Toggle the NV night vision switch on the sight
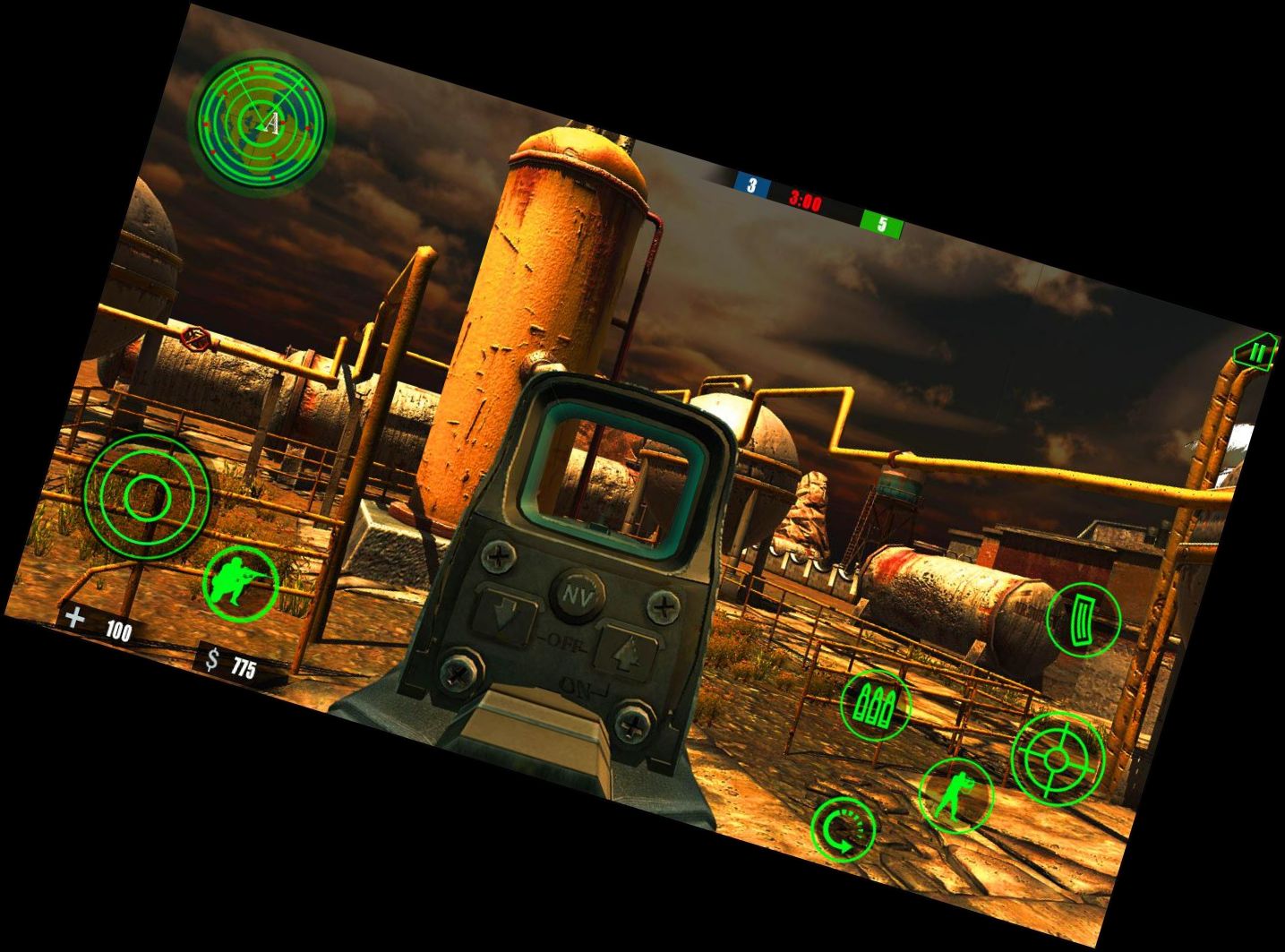This screenshot has height=952, width=1285. [576, 595]
